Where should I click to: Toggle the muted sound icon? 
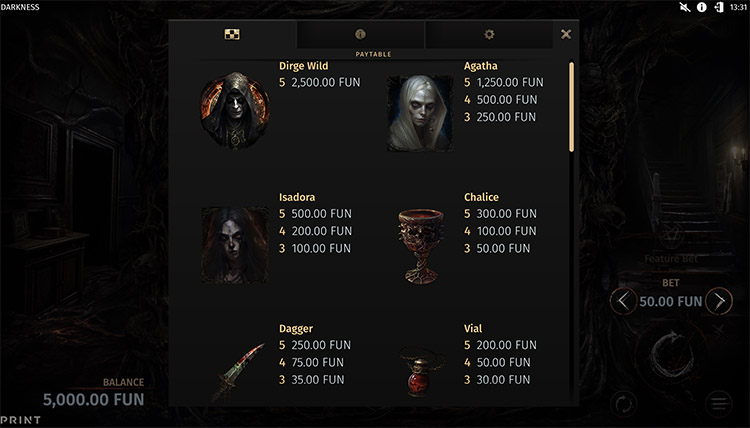coord(685,7)
